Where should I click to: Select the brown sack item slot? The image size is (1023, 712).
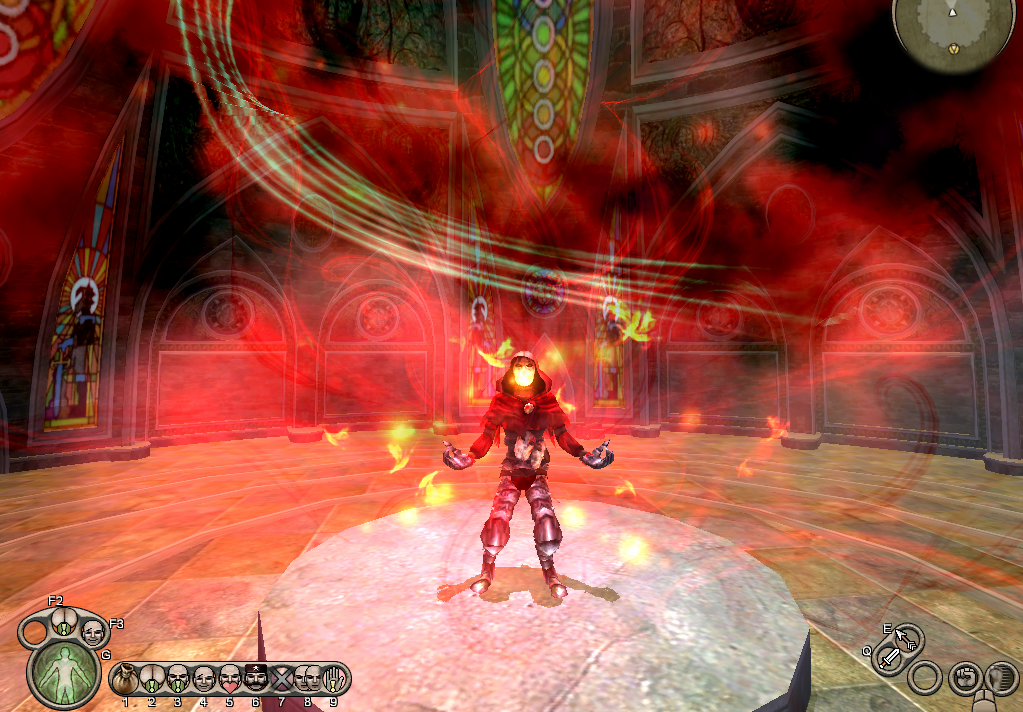tap(126, 680)
